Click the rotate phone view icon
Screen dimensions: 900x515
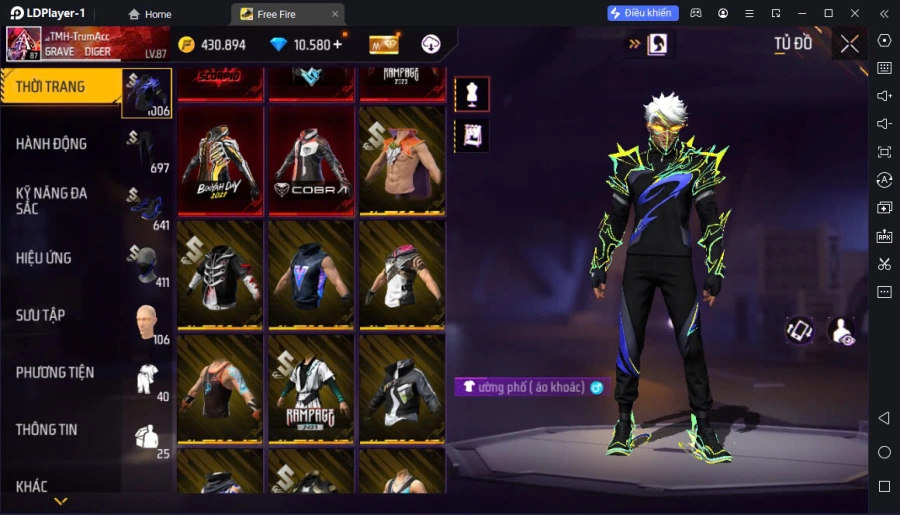[x=798, y=331]
